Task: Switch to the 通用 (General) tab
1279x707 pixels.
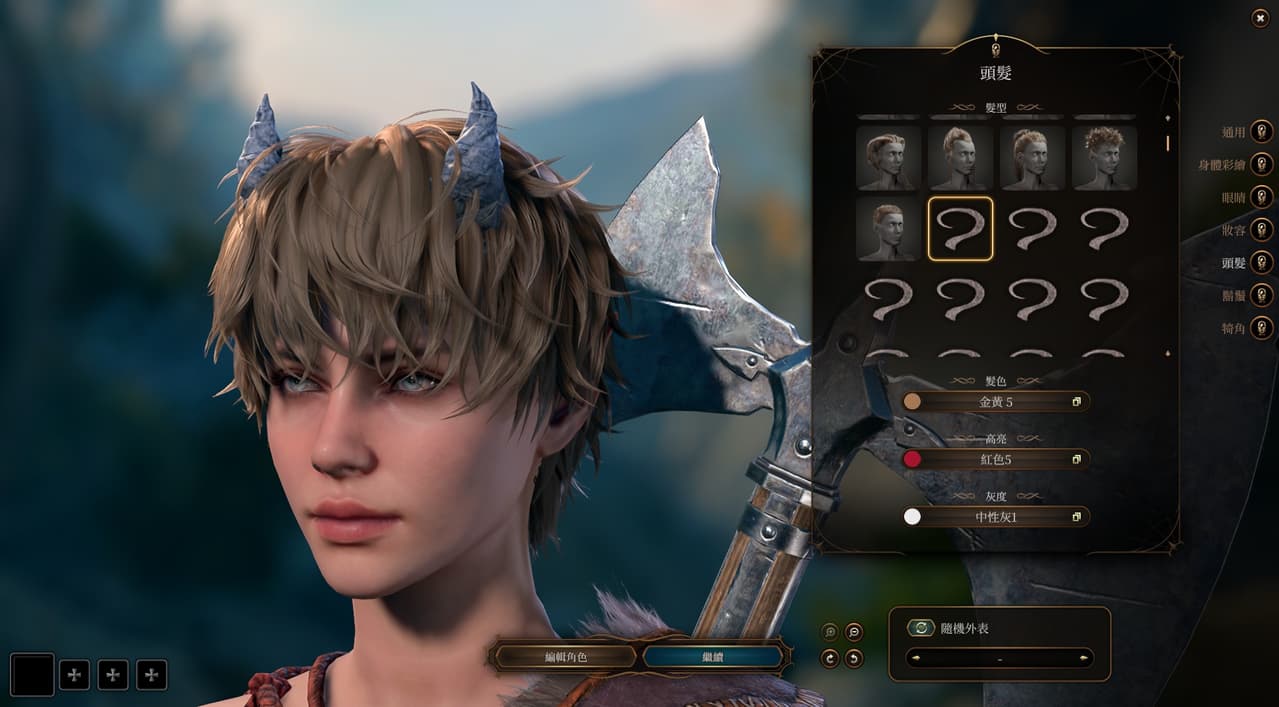Action: tap(1262, 131)
